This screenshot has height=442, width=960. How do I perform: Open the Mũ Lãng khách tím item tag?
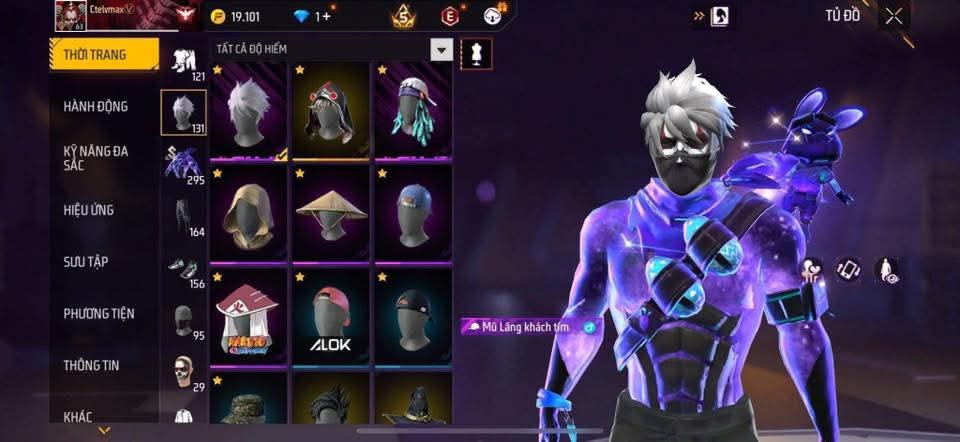(x=530, y=327)
